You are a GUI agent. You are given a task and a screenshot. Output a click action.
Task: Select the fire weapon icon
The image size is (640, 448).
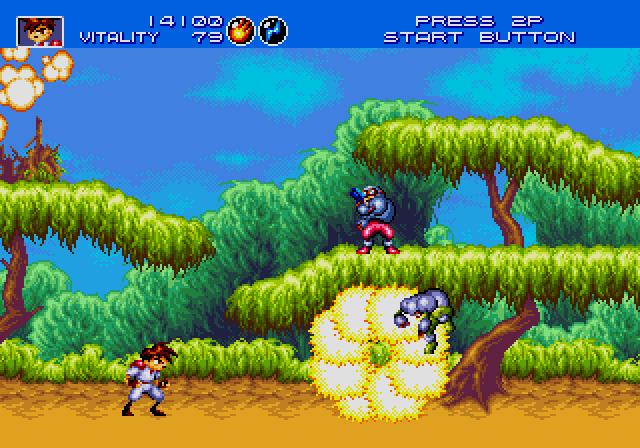[241, 30]
